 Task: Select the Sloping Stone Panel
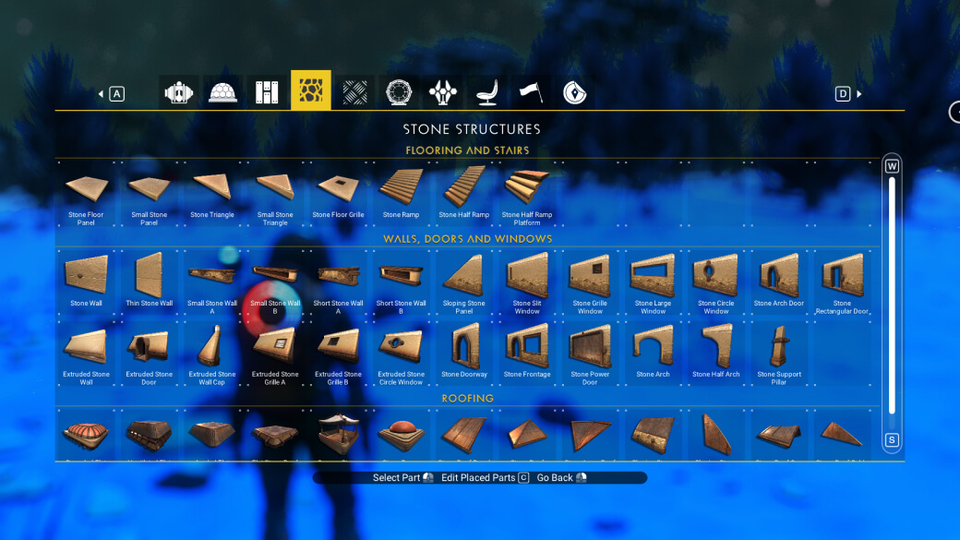pyautogui.click(x=464, y=282)
